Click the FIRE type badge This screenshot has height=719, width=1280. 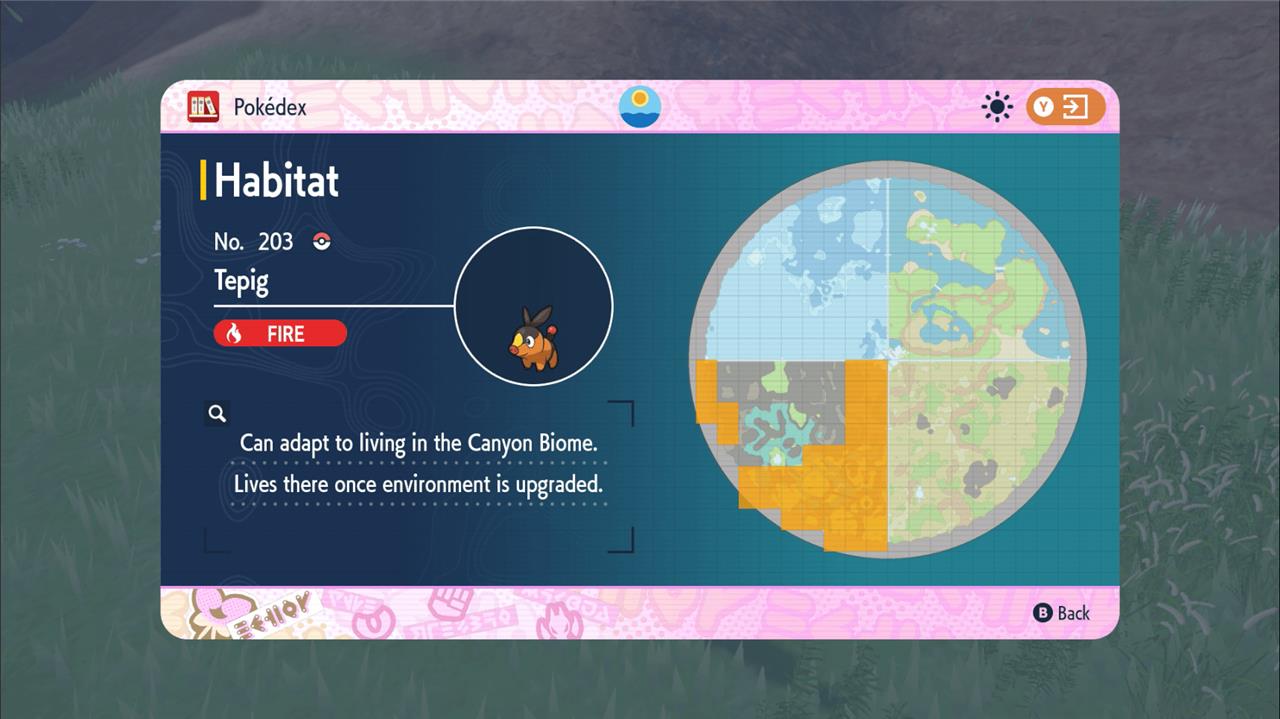coord(280,333)
